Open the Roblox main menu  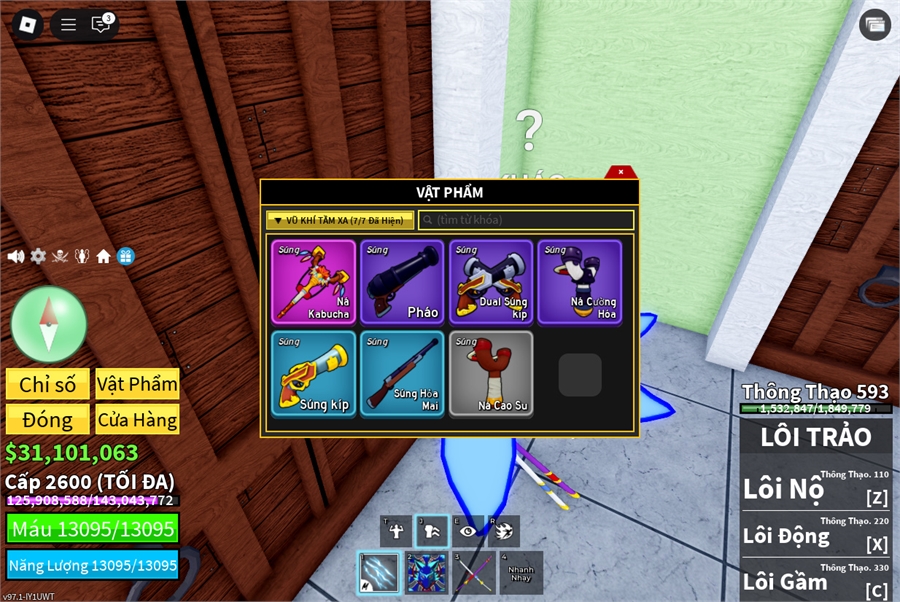click(28, 24)
